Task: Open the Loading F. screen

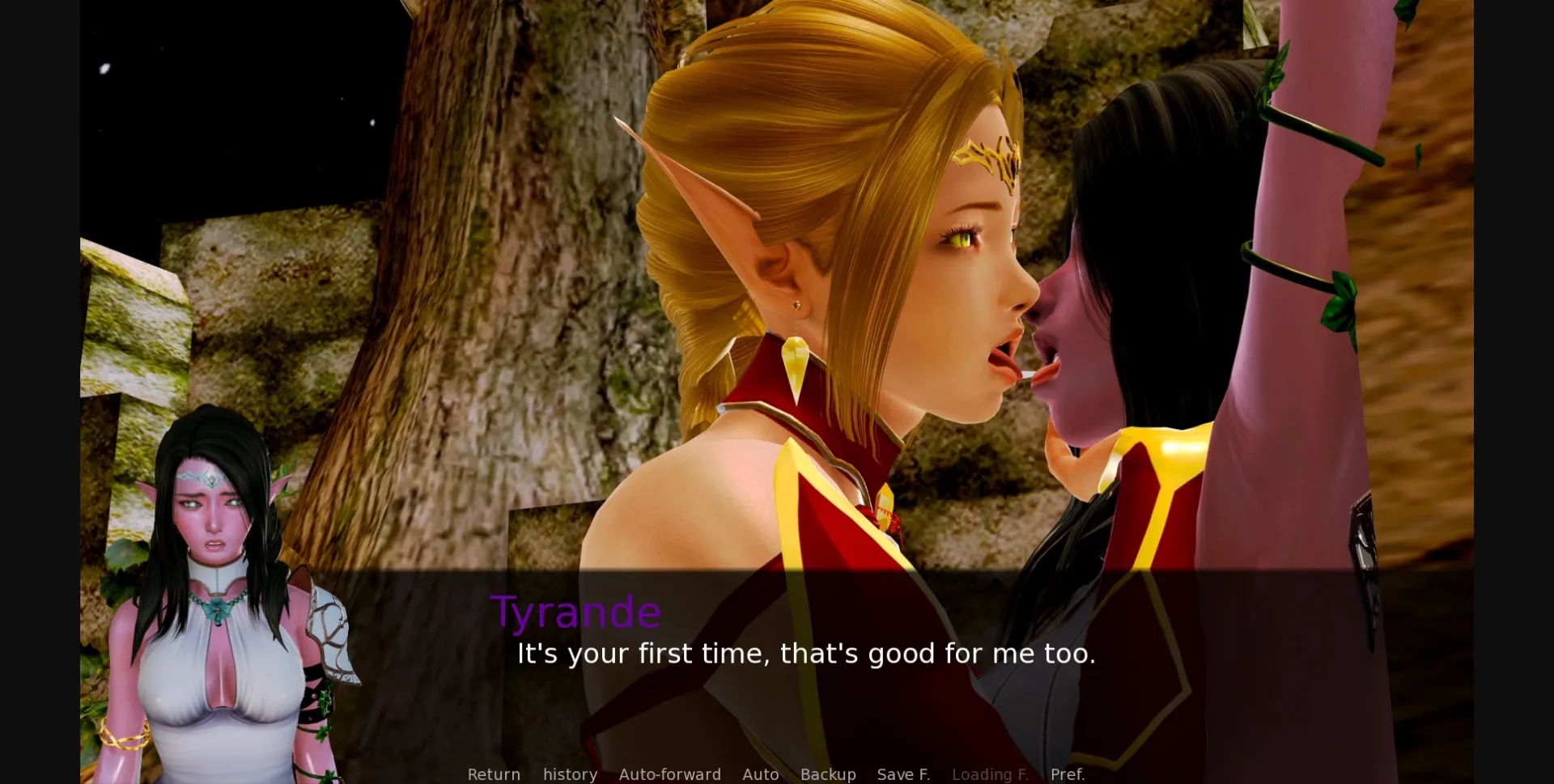Action: 990,774
